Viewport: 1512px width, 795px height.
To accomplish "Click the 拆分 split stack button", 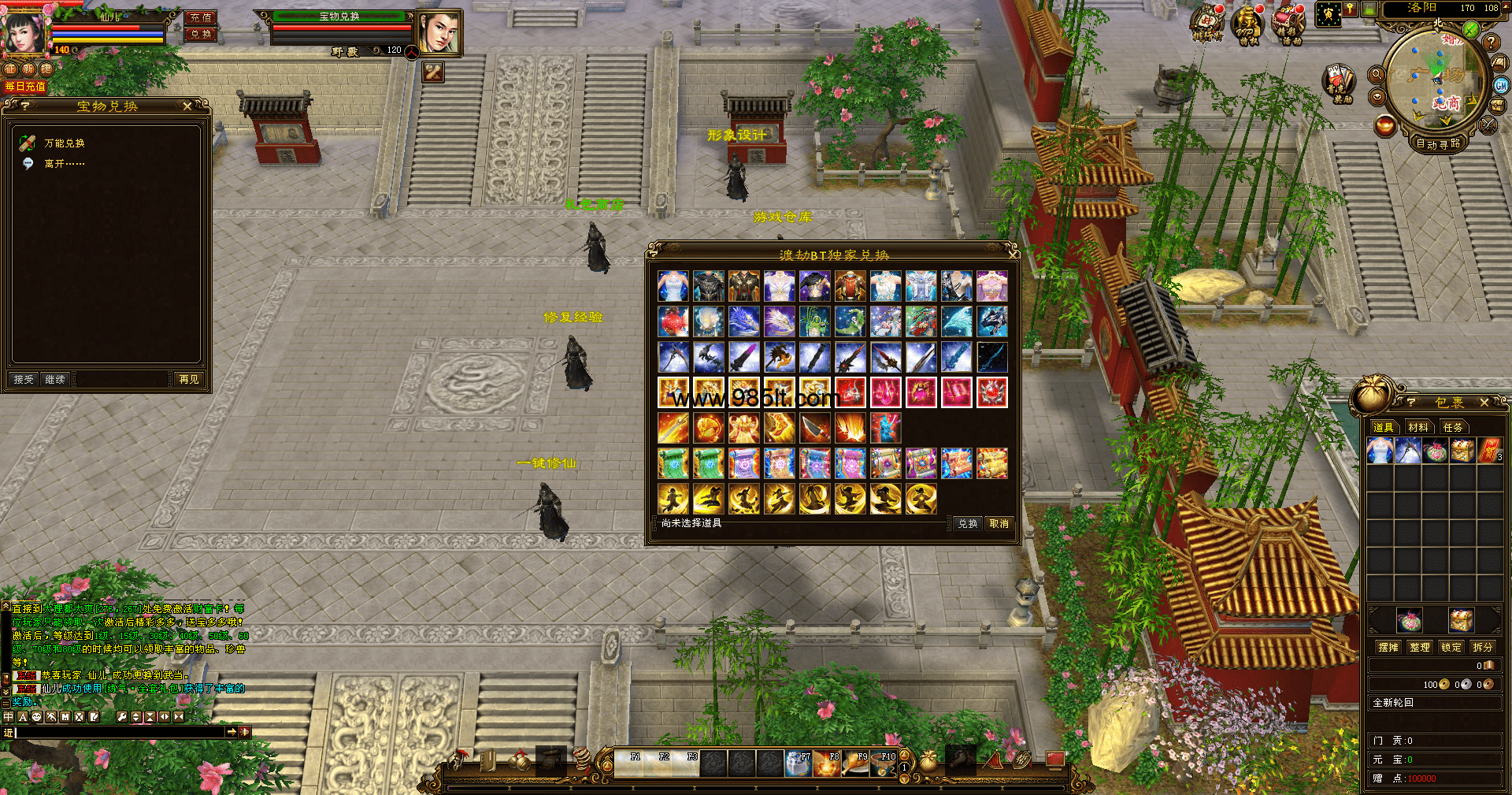I will tap(1482, 647).
